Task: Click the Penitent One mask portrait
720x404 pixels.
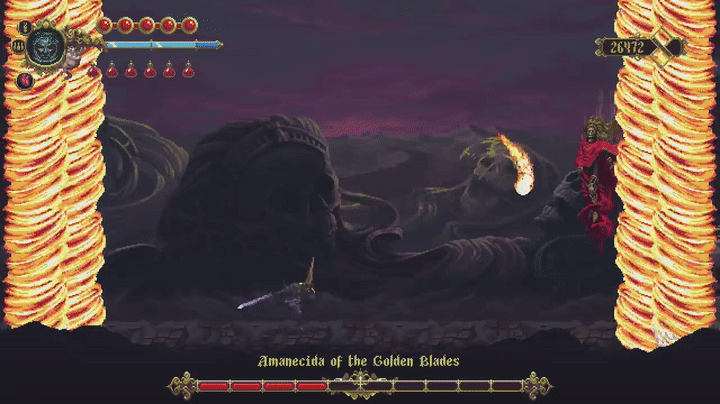Action: [45, 45]
